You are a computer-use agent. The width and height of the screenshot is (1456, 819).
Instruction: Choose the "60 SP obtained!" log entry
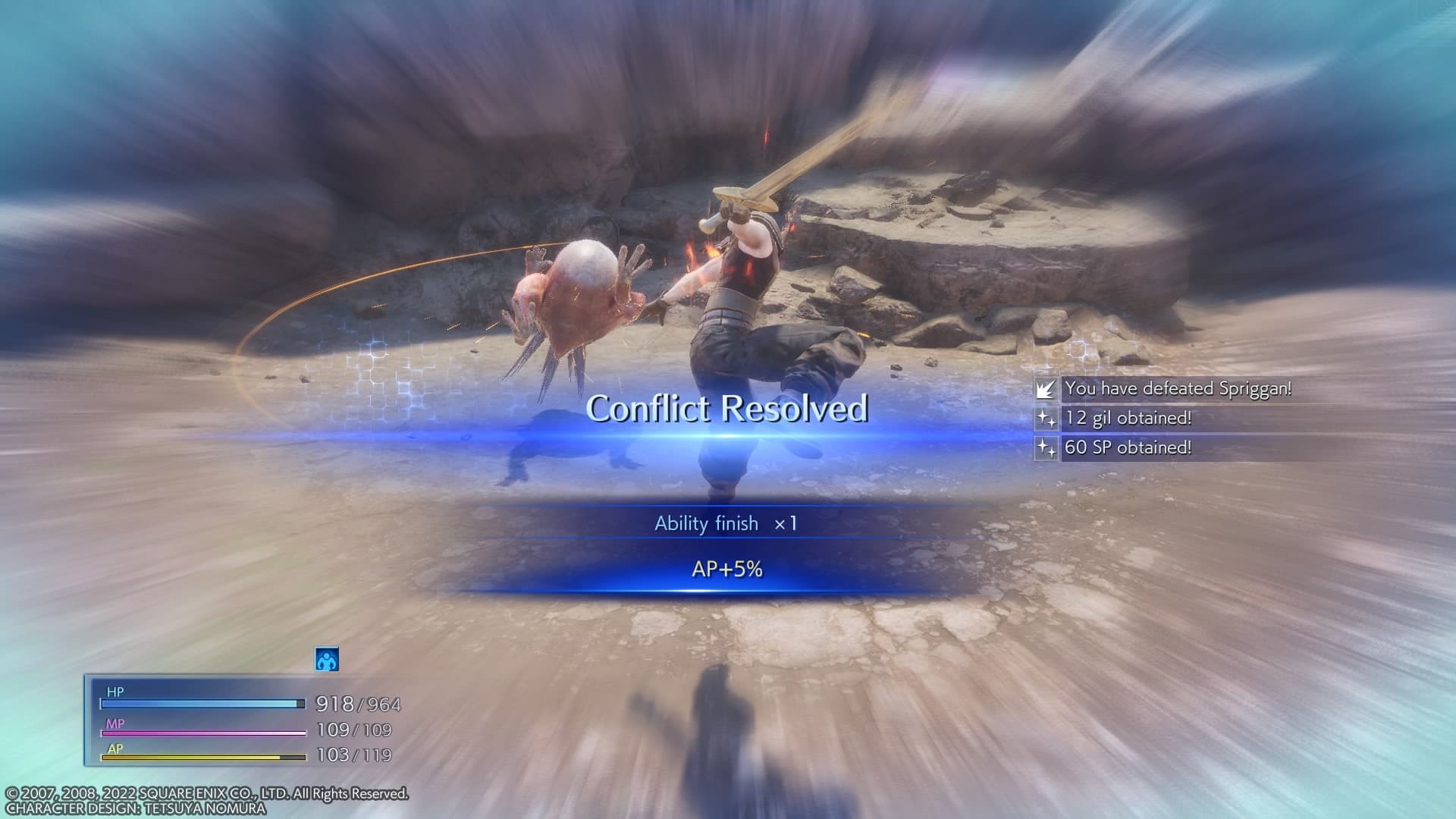click(1127, 447)
